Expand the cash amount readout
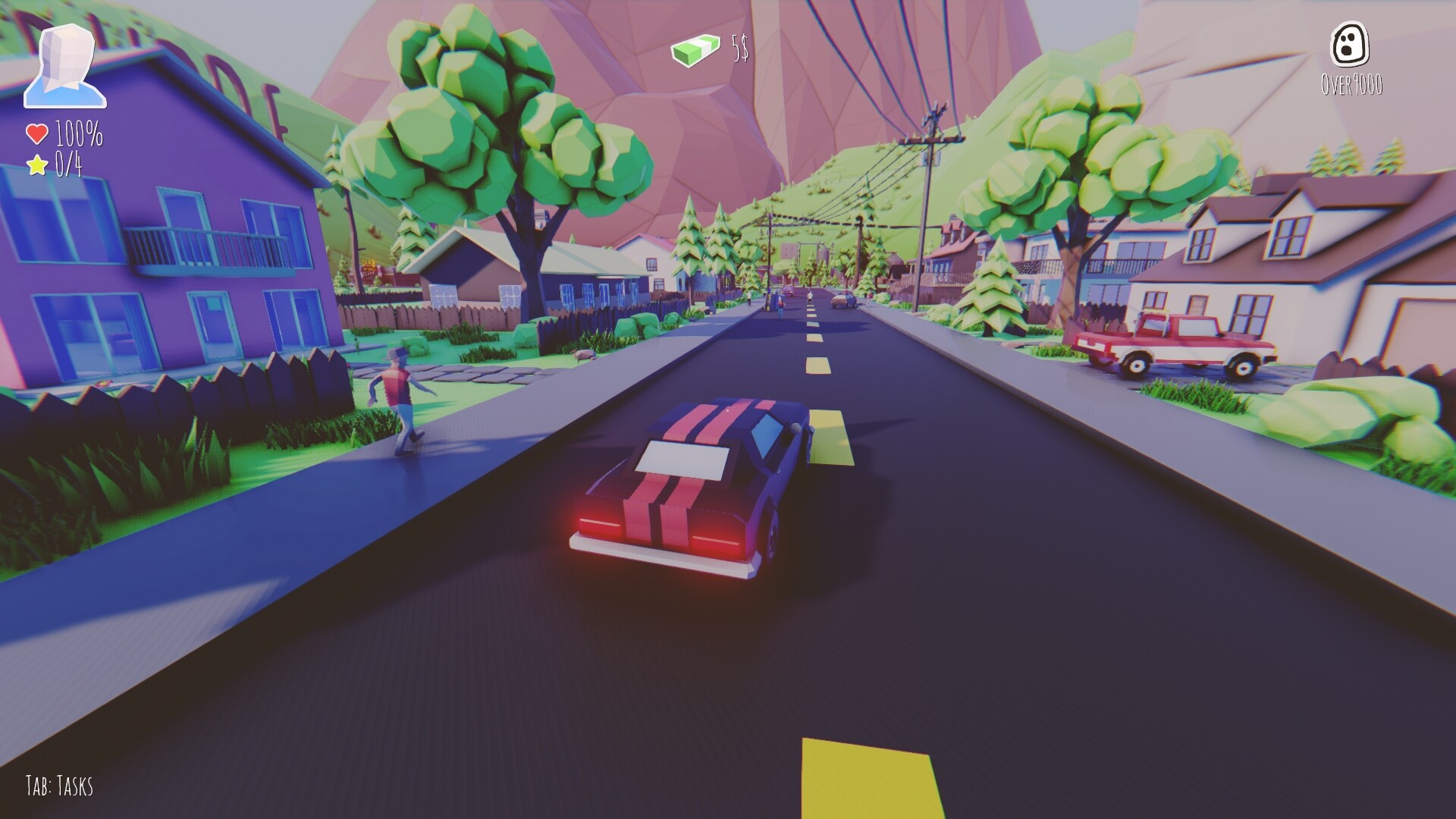Screen dimensions: 1456x819 click(x=739, y=49)
